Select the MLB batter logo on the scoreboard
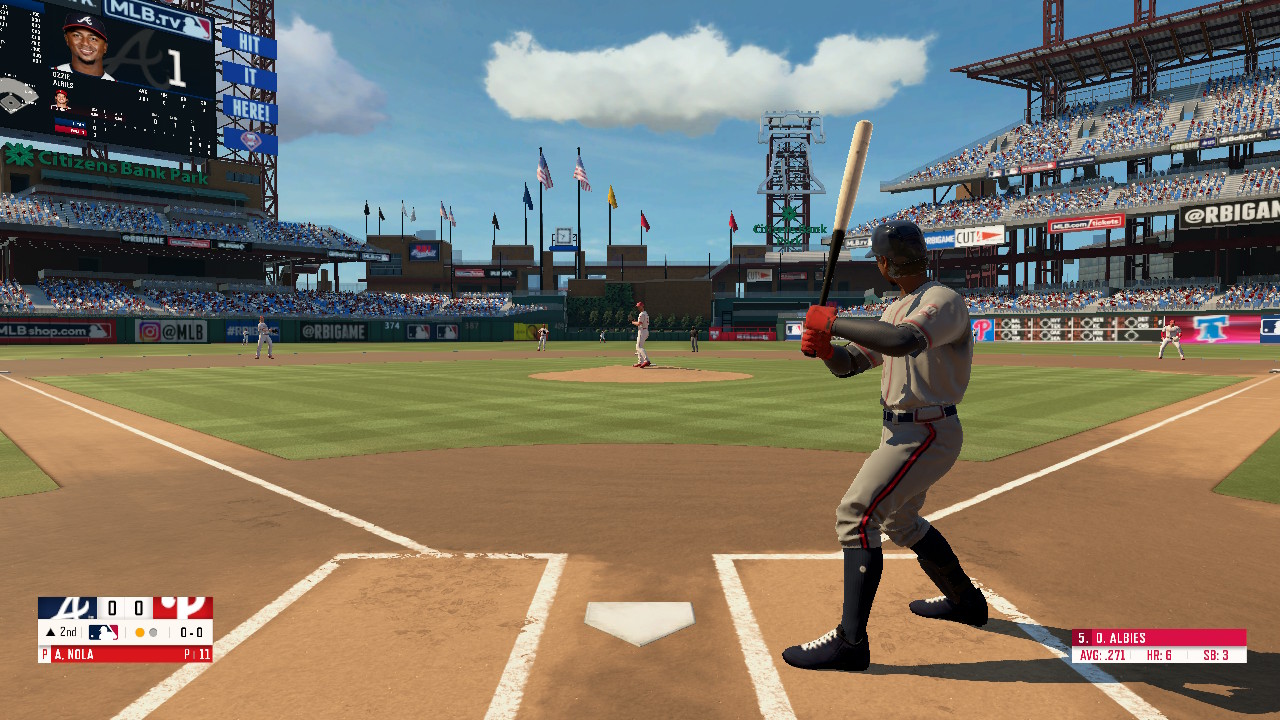This screenshot has width=1280, height=720. click(x=104, y=632)
